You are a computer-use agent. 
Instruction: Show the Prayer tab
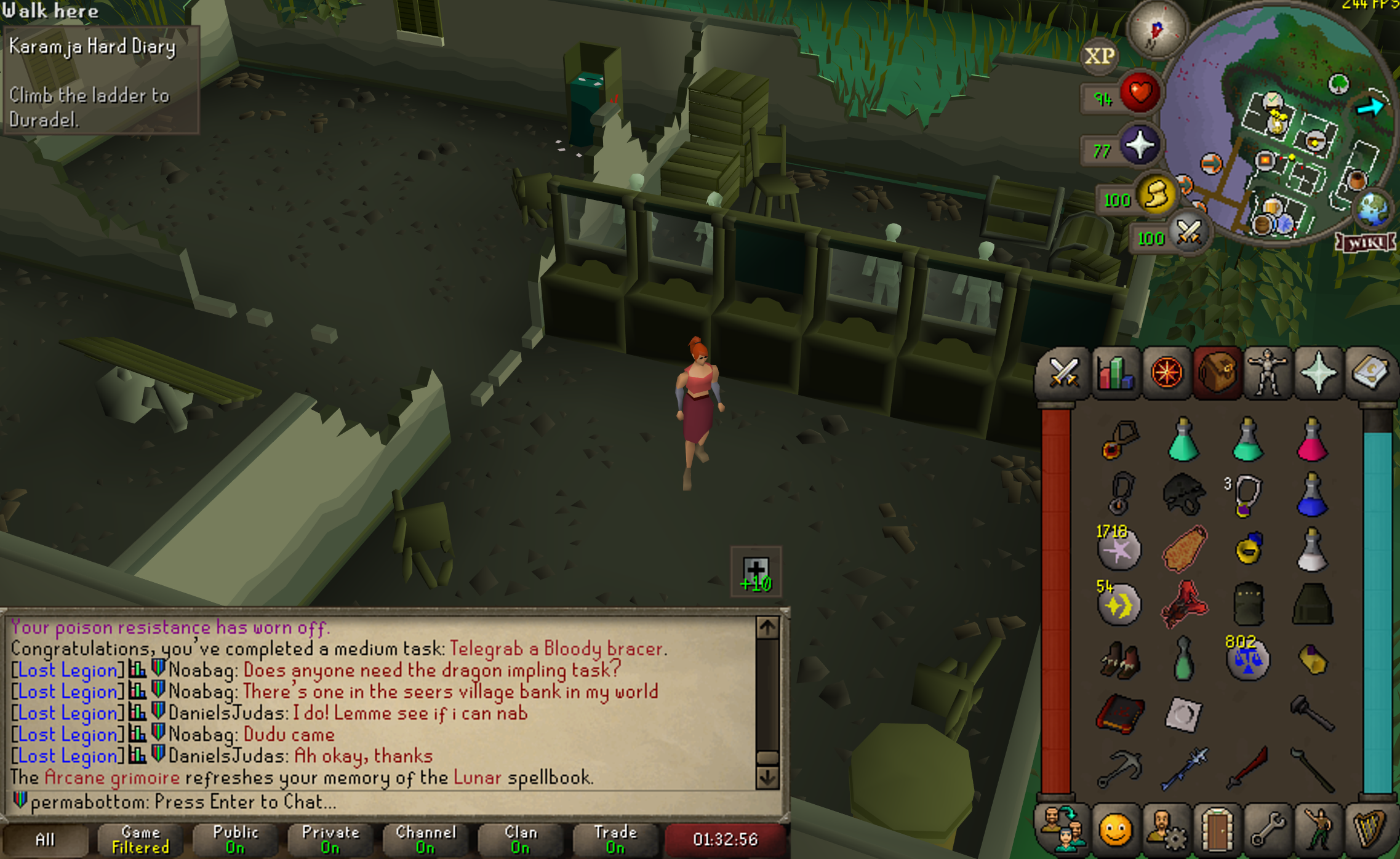1318,373
